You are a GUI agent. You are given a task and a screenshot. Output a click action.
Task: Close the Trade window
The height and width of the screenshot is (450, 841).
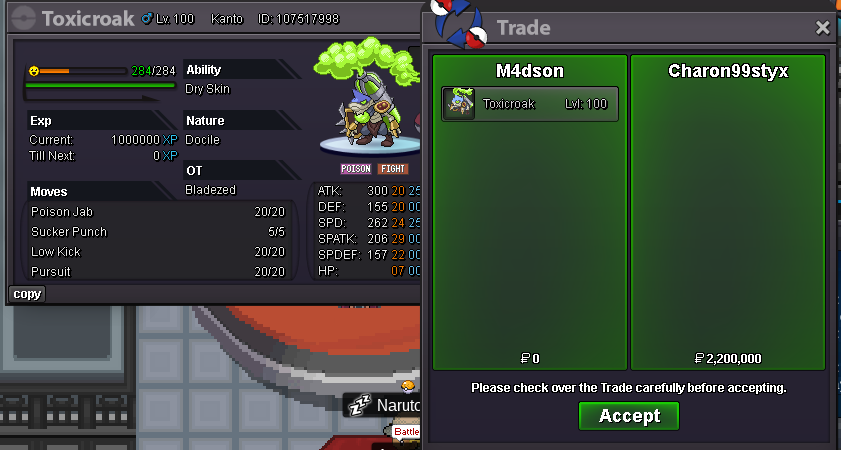point(823,28)
